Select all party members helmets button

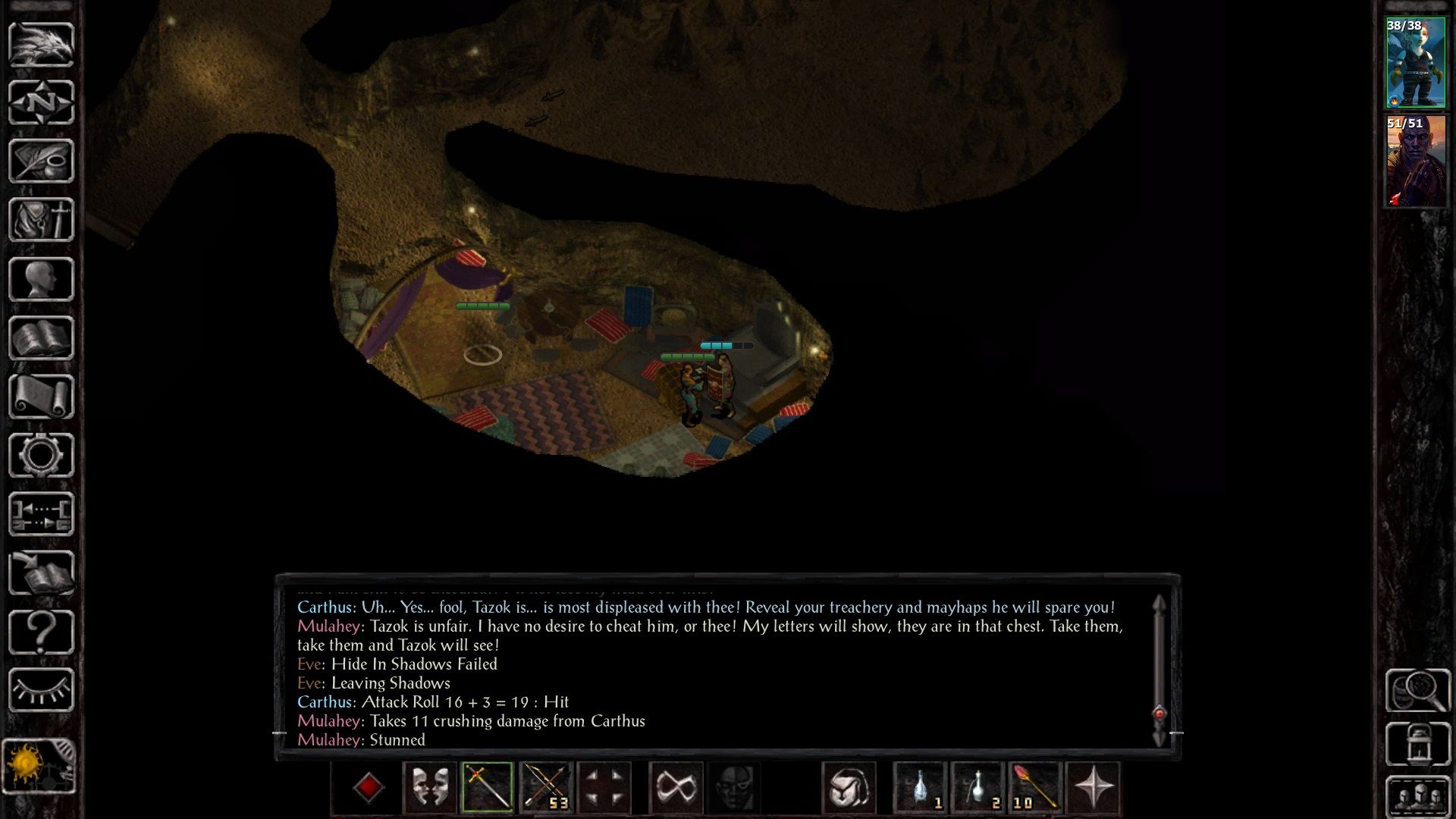[x=1417, y=796]
